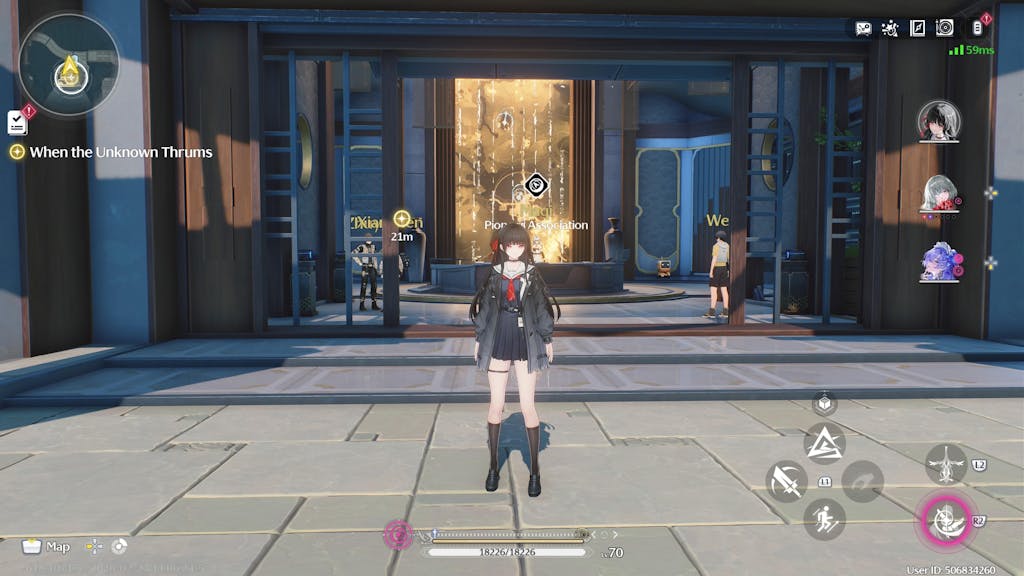Use the winged creature skill button

tap(945, 464)
